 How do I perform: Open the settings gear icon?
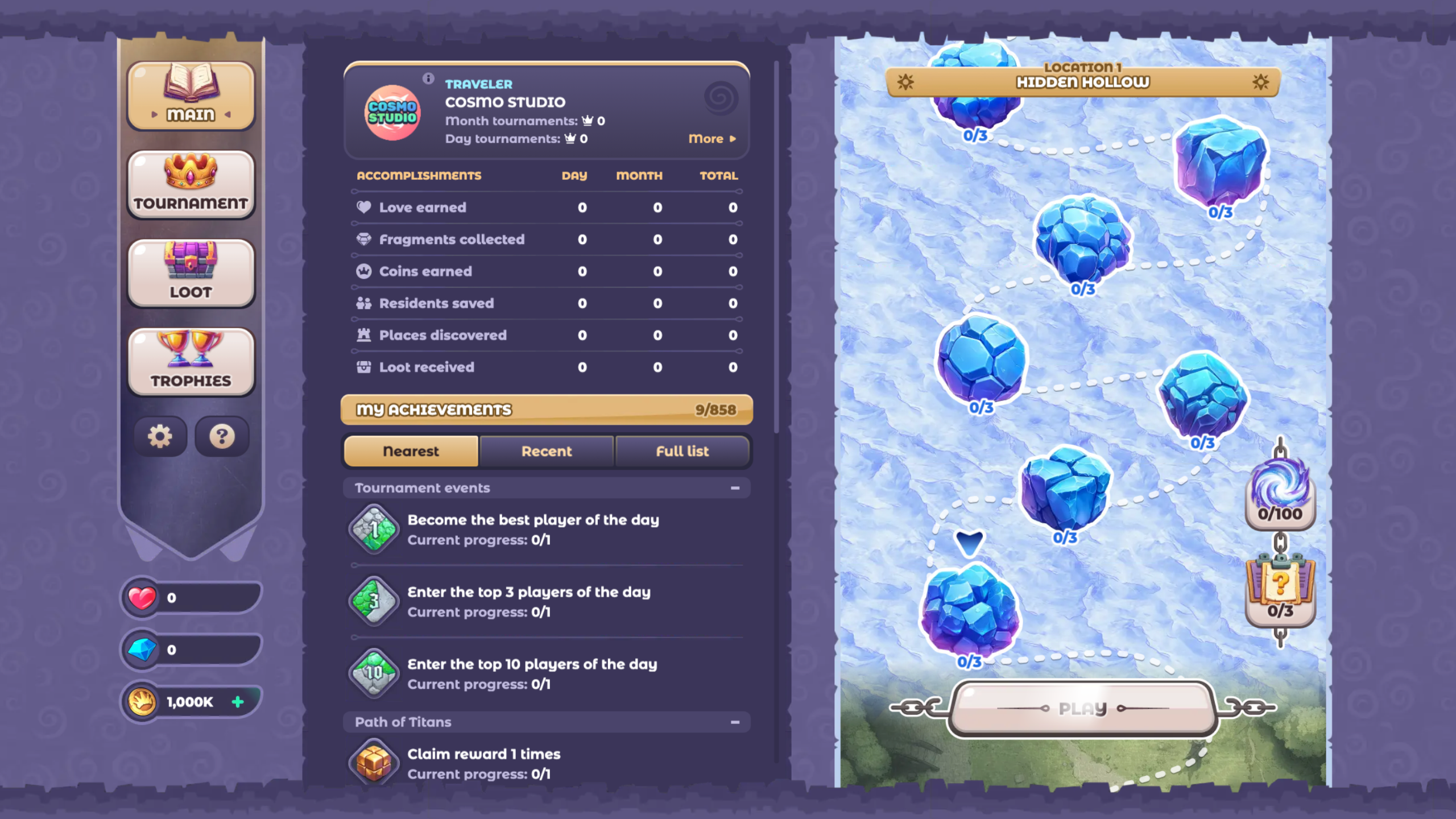click(160, 436)
